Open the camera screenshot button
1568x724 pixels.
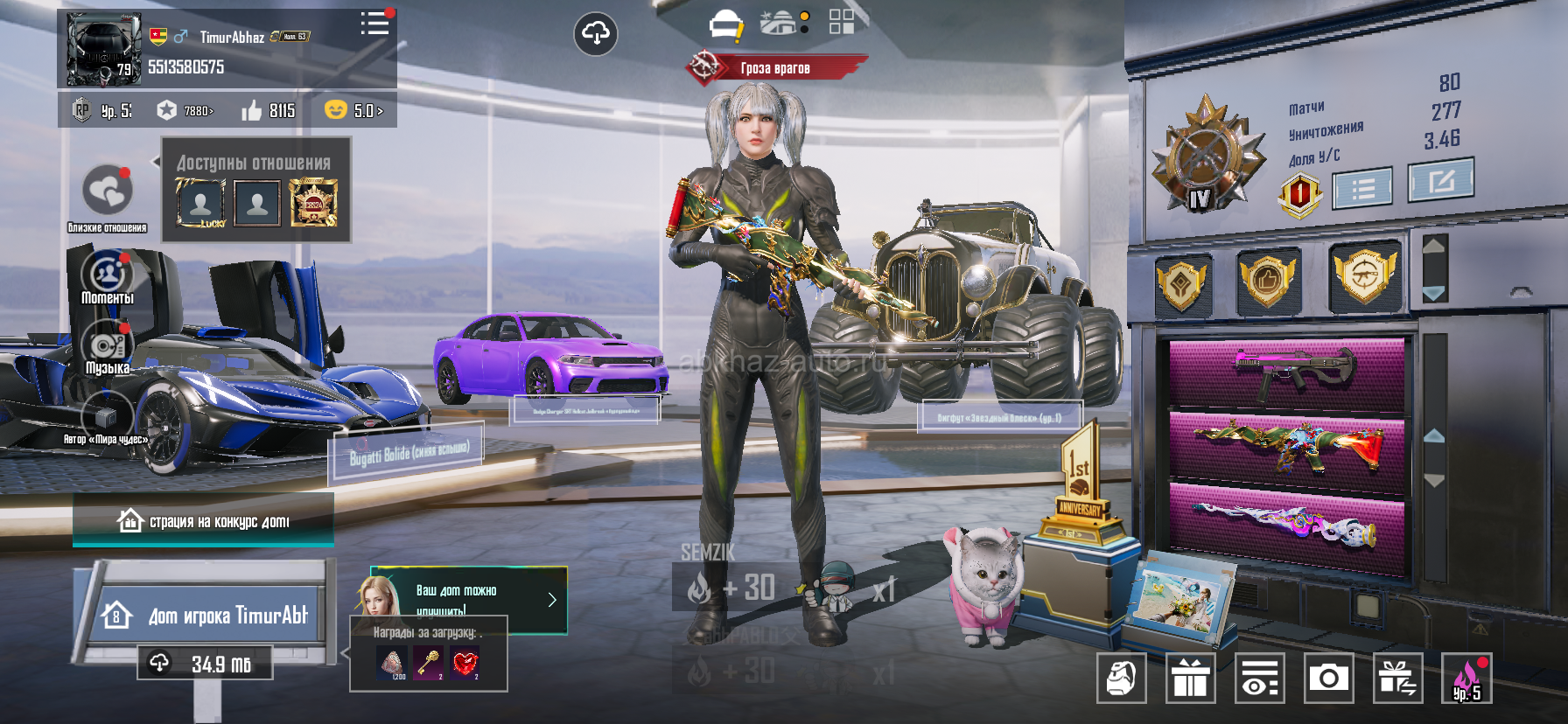click(1328, 678)
